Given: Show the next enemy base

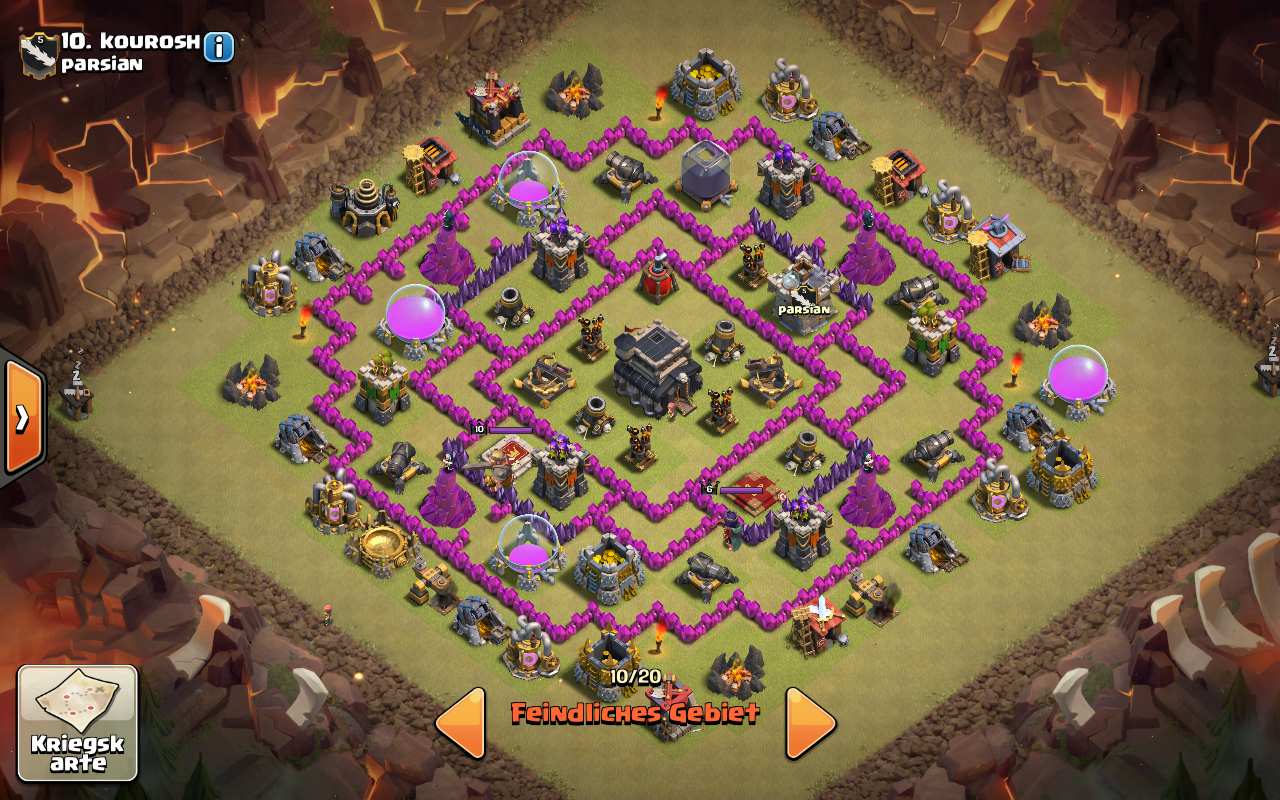Looking at the screenshot, I should [x=809, y=723].
